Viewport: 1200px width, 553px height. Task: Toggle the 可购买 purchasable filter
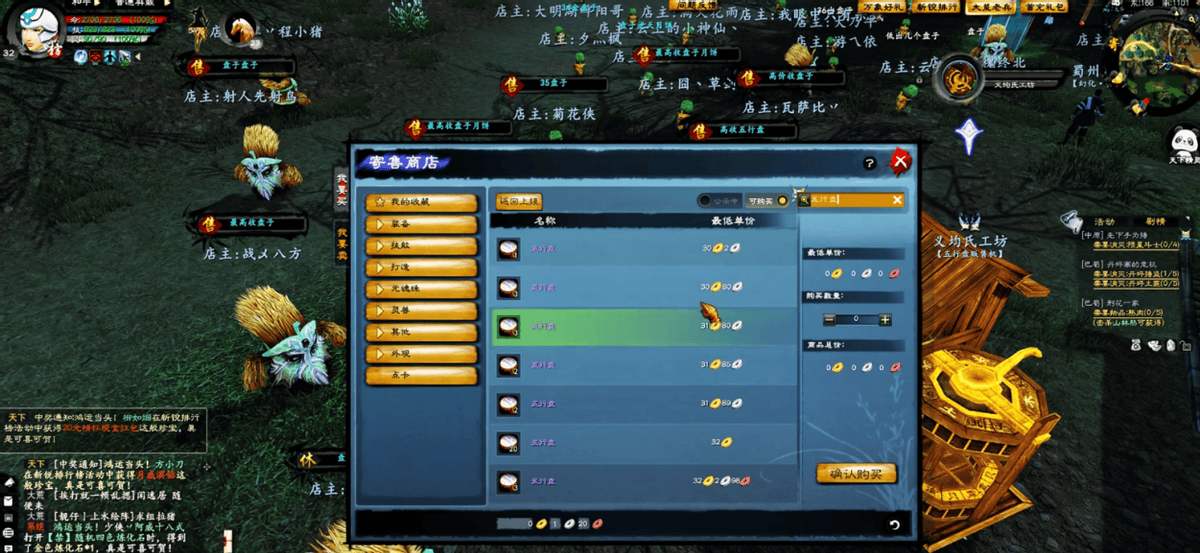(x=782, y=201)
